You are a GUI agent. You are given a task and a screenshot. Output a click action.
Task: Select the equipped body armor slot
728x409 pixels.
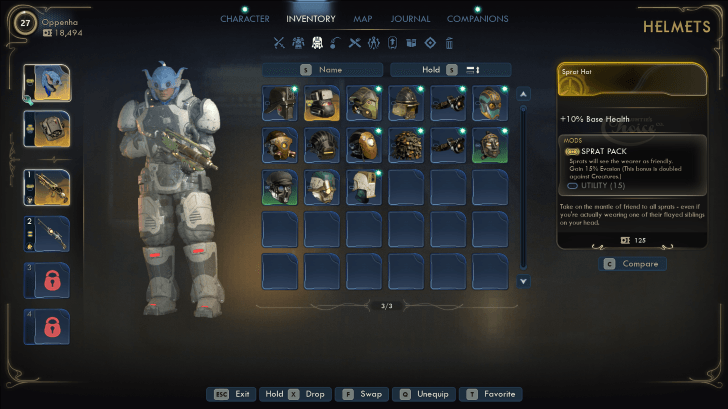pyautogui.click(x=48, y=128)
